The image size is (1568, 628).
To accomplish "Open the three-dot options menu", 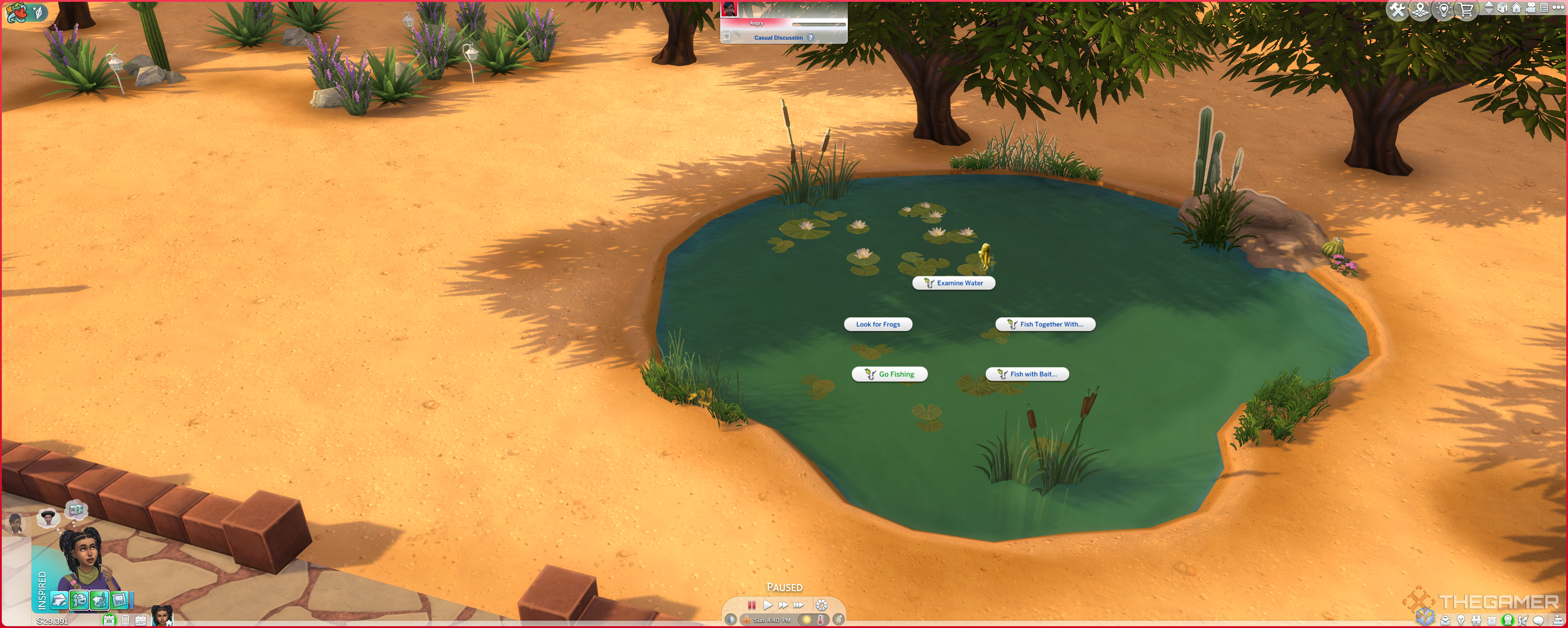I will pos(1558,8).
